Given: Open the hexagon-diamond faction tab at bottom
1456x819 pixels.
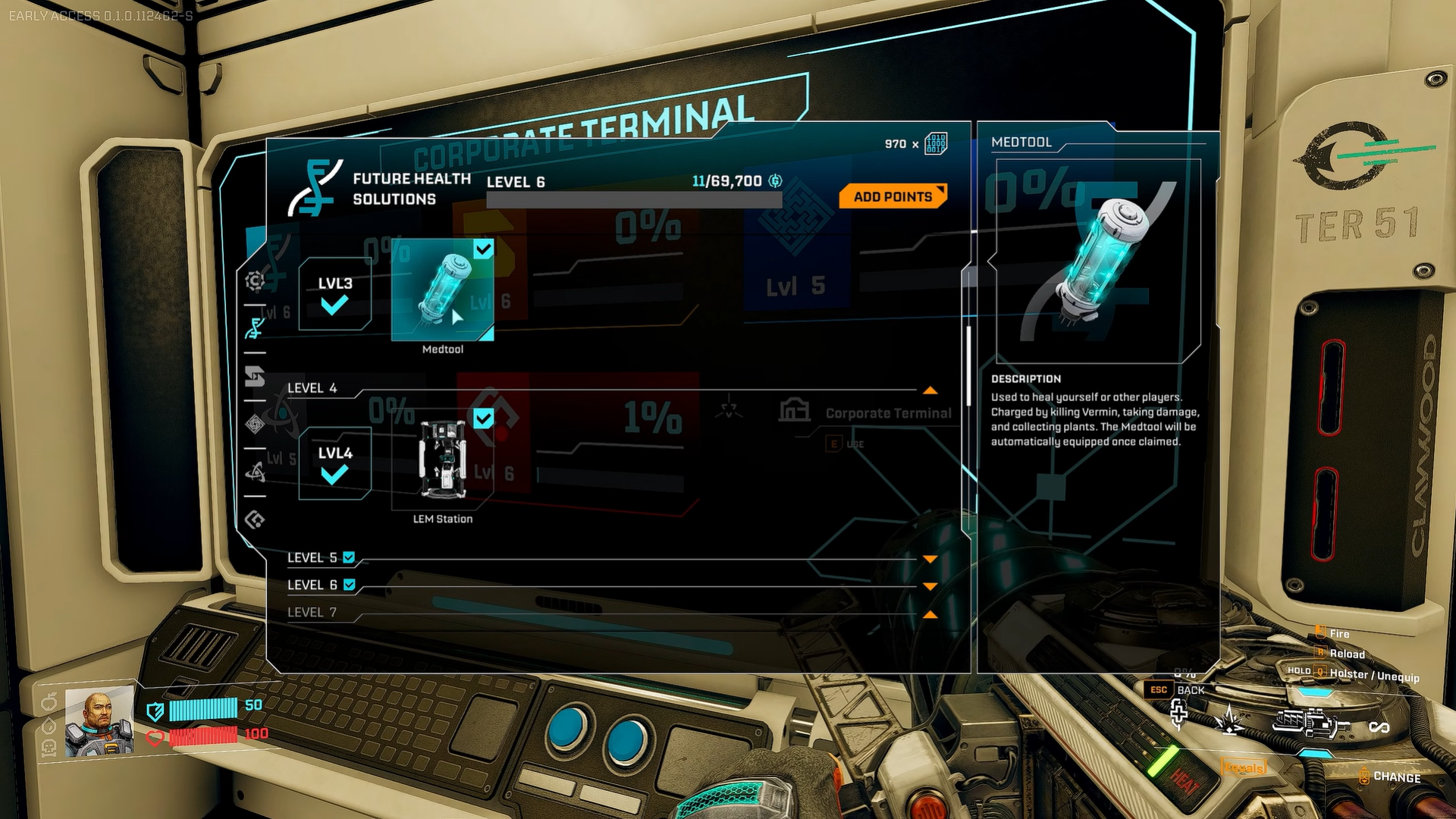Looking at the screenshot, I should [x=255, y=519].
